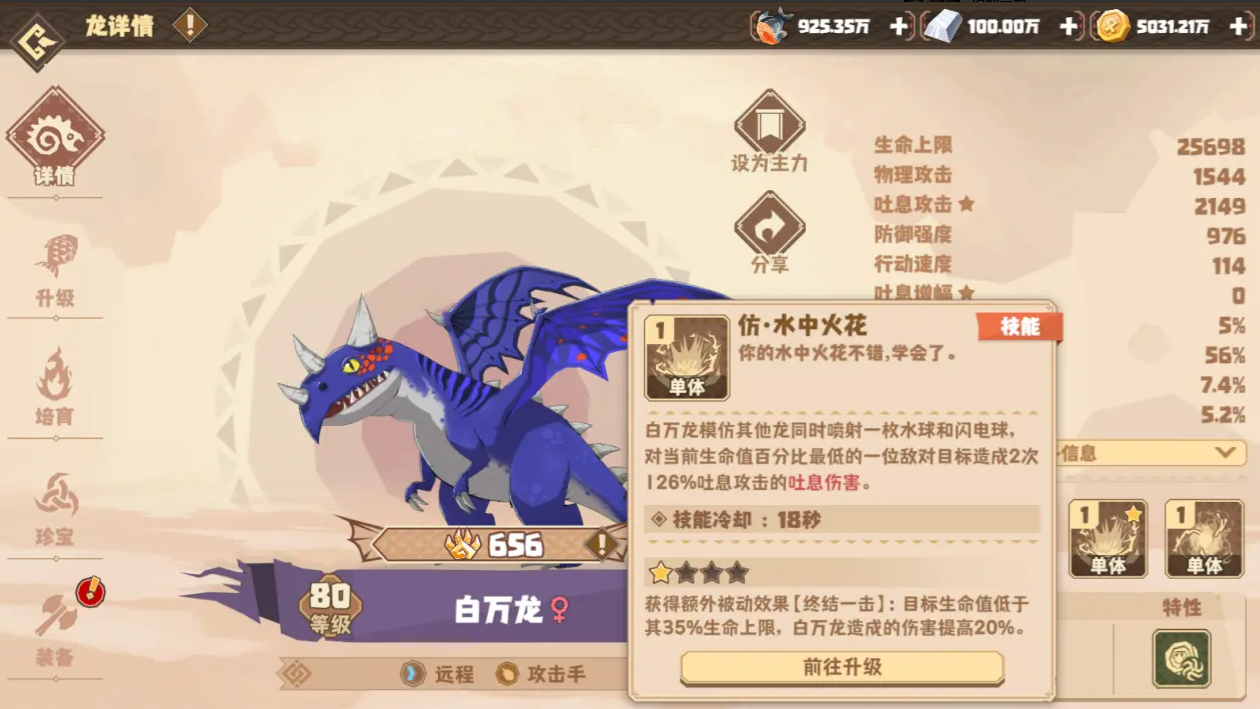Select the rightmost 单体 skill icon

click(x=1204, y=539)
